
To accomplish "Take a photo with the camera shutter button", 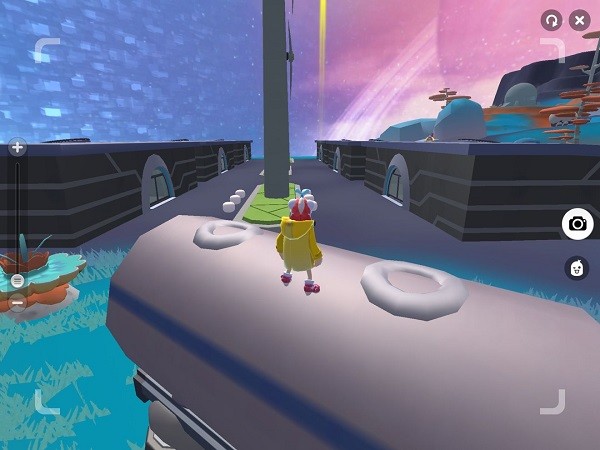I will coord(577,224).
